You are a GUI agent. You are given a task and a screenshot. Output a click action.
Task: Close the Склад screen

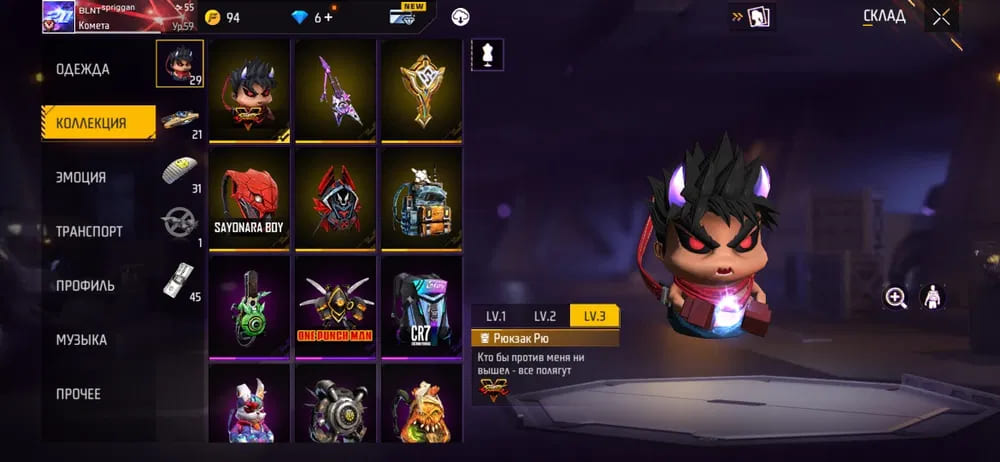tap(941, 16)
